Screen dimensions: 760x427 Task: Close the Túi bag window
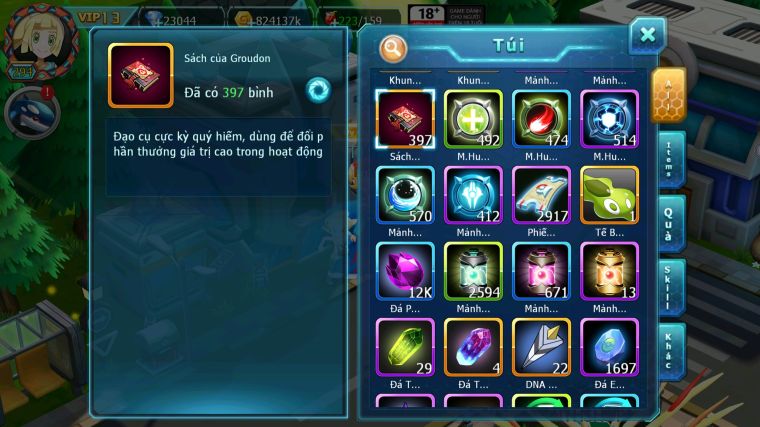pyautogui.click(x=647, y=35)
